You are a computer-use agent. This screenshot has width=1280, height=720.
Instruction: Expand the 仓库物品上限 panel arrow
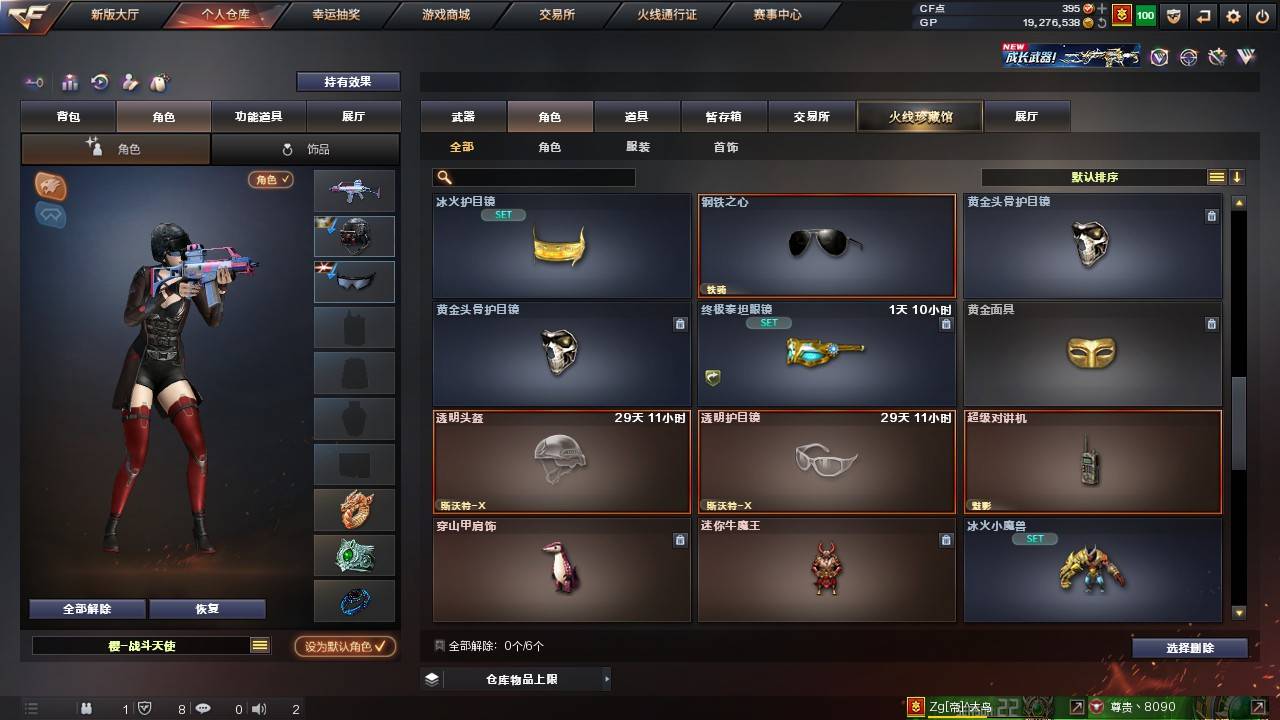coord(606,677)
